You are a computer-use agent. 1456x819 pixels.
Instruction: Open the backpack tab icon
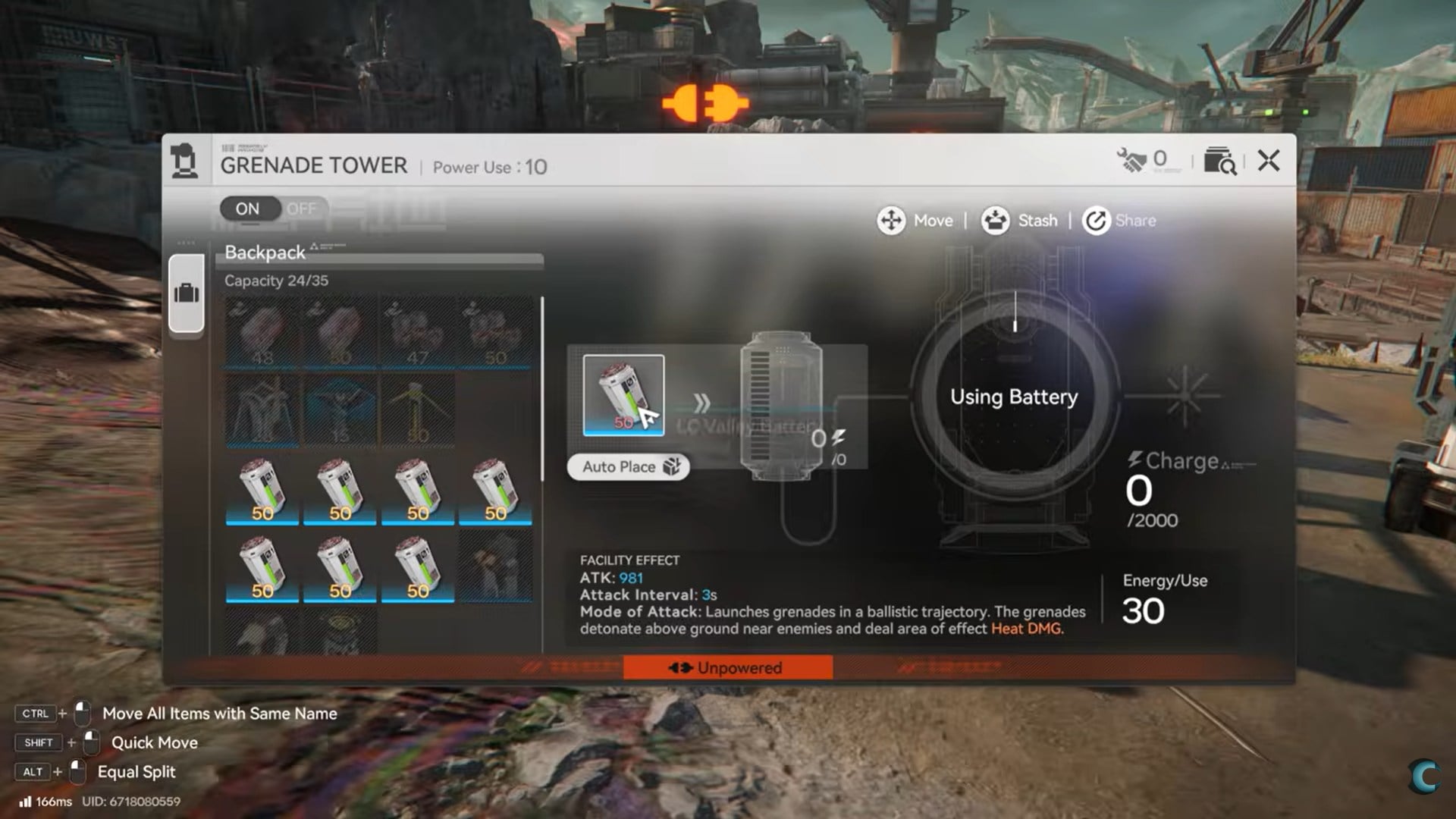pyautogui.click(x=187, y=293)
